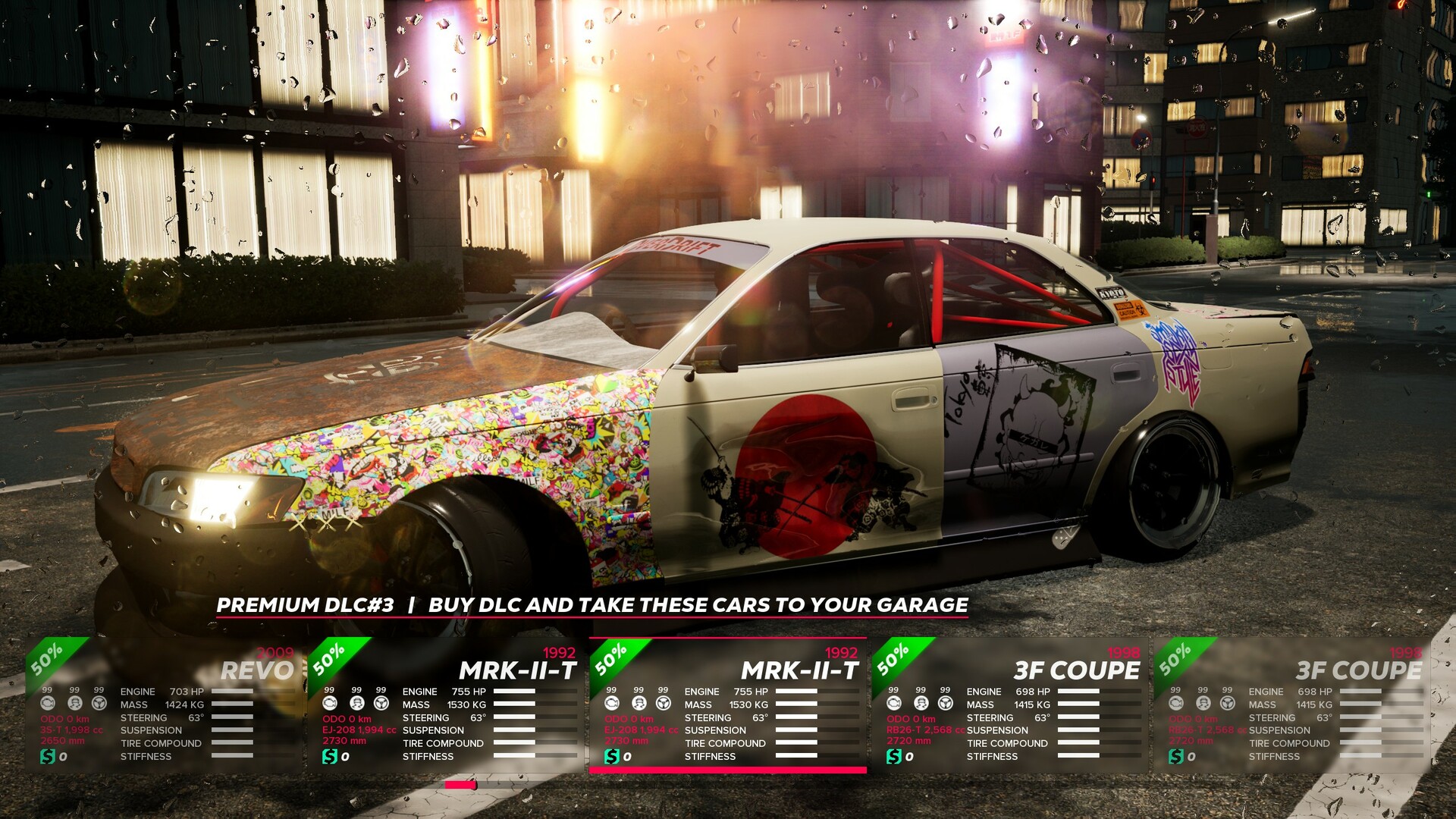
Task: Select the steering wheel icon on the rightmost 3F COUPE
Action: tap(1229, 704)
